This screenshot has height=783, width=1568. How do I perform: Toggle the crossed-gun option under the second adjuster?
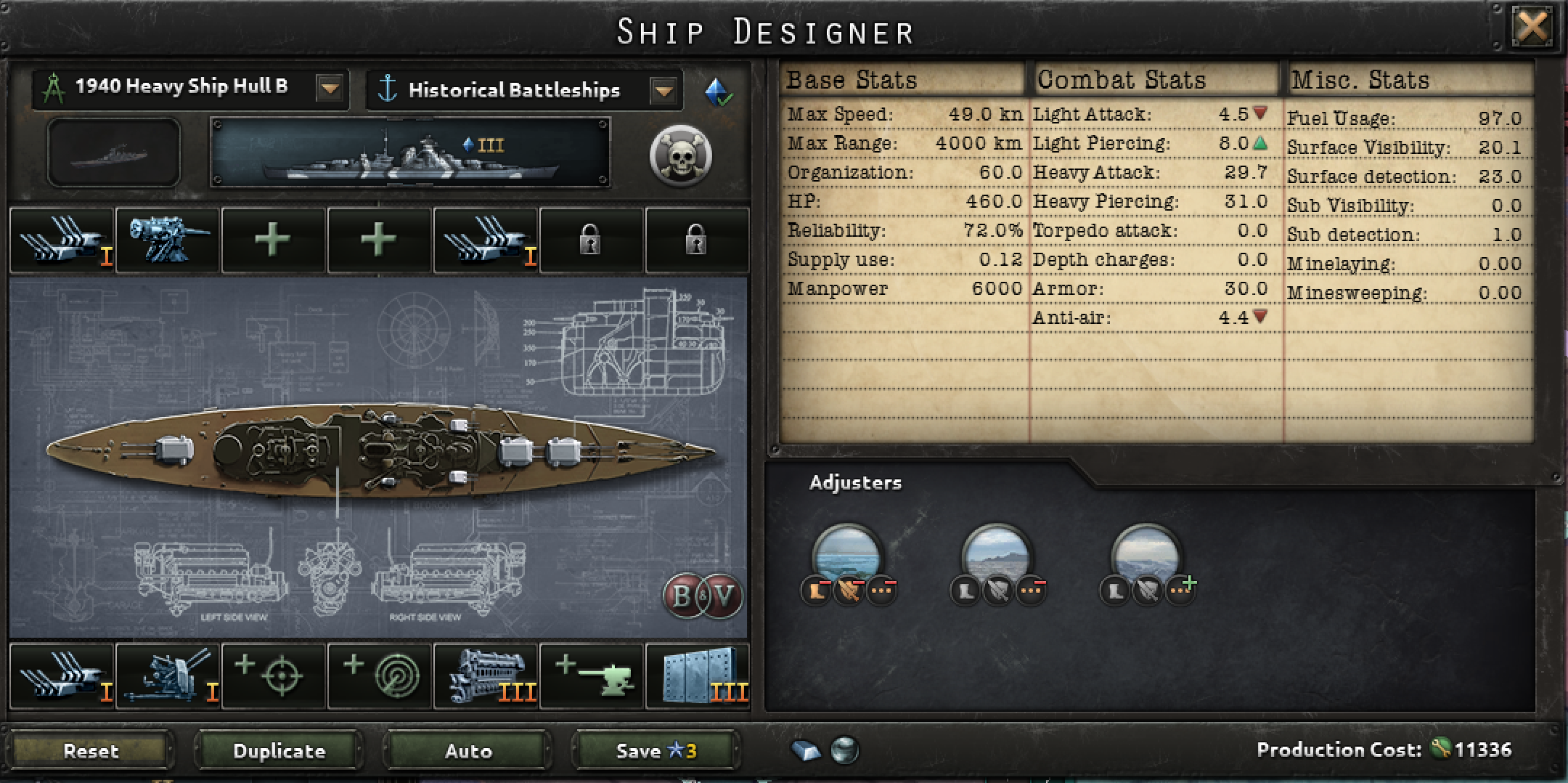point(998,590)
